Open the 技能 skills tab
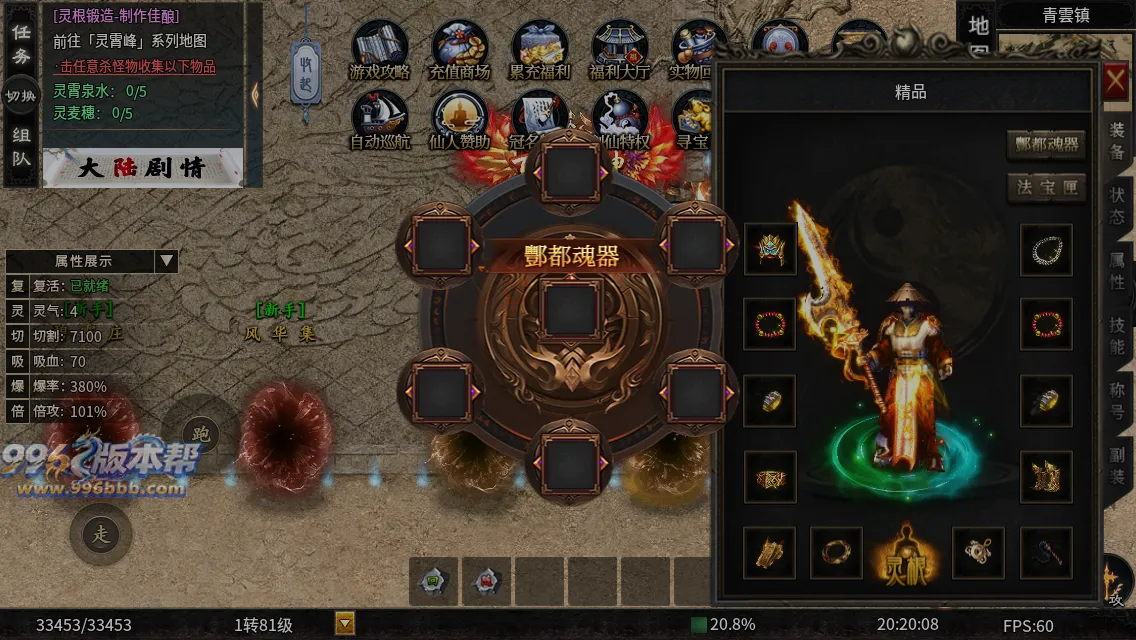 [x=1117, y=336]
